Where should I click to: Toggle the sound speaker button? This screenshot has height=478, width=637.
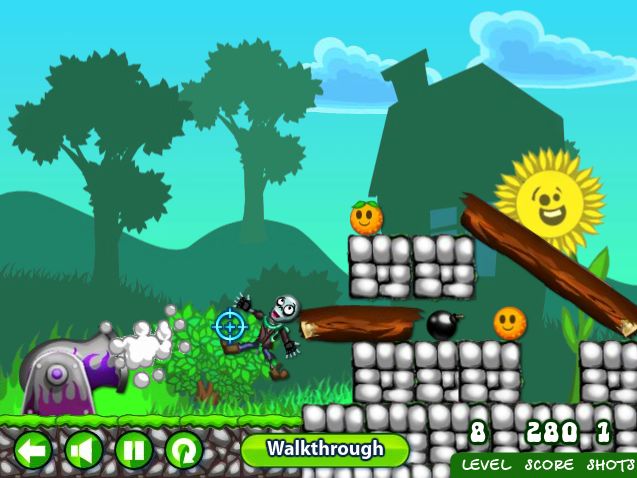84,450
